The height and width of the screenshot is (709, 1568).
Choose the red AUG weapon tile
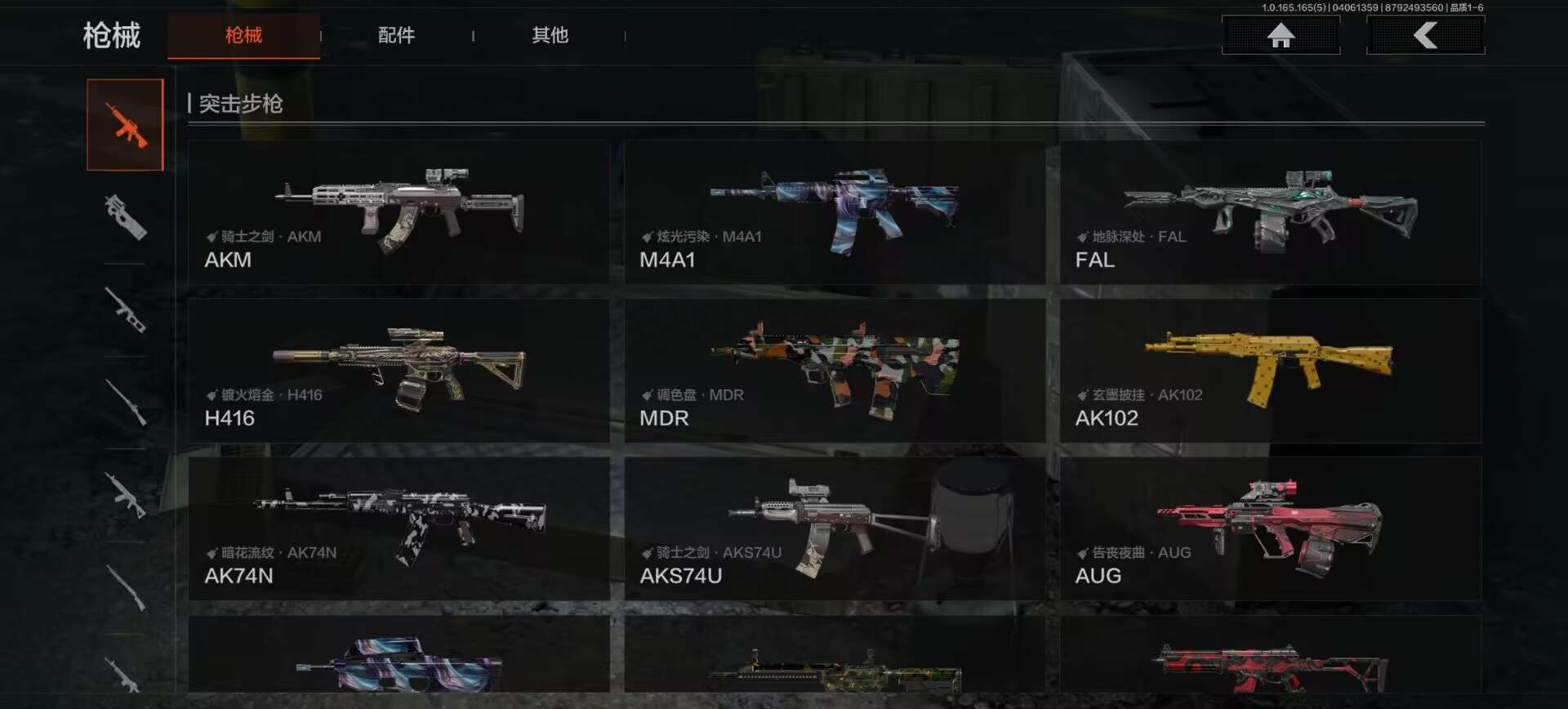[x=1270, y=528]
